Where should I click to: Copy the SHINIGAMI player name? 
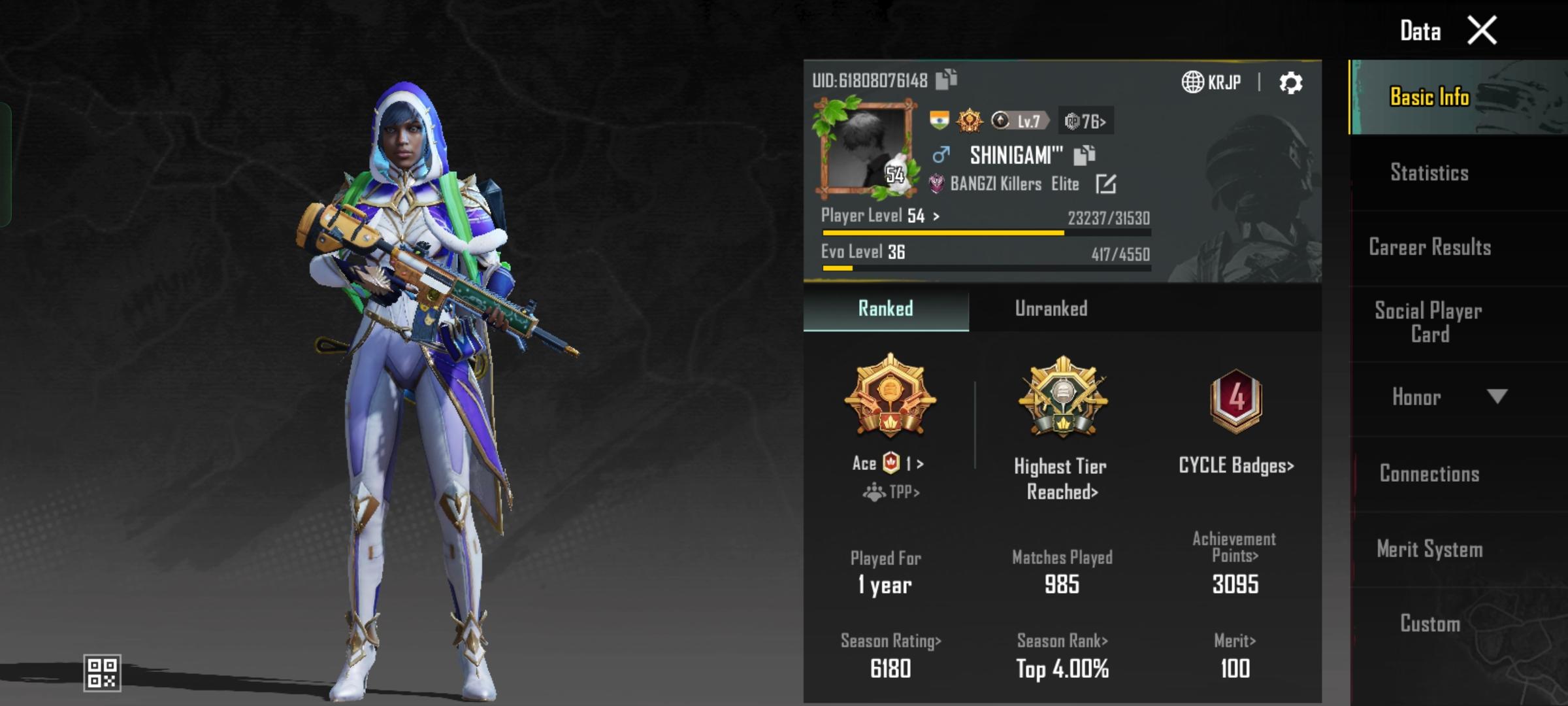tap(1085, 155)
